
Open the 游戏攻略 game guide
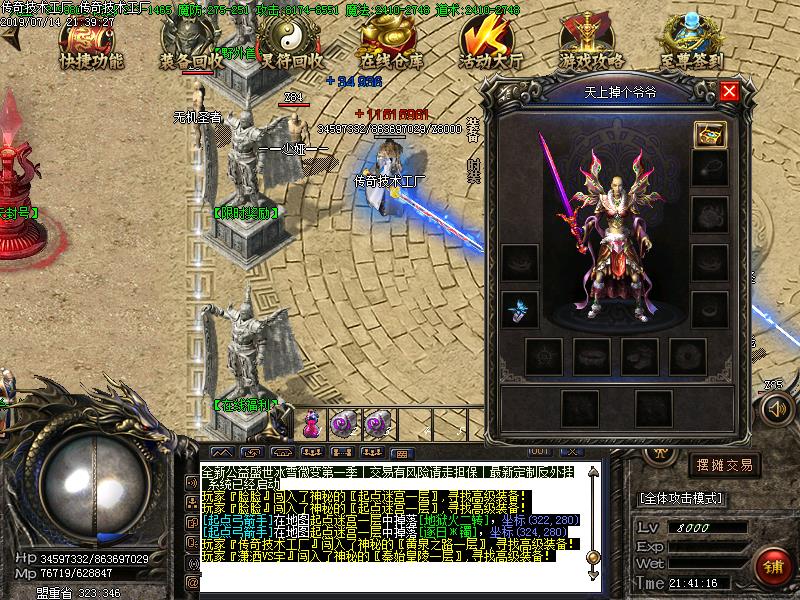click(592, 45)
